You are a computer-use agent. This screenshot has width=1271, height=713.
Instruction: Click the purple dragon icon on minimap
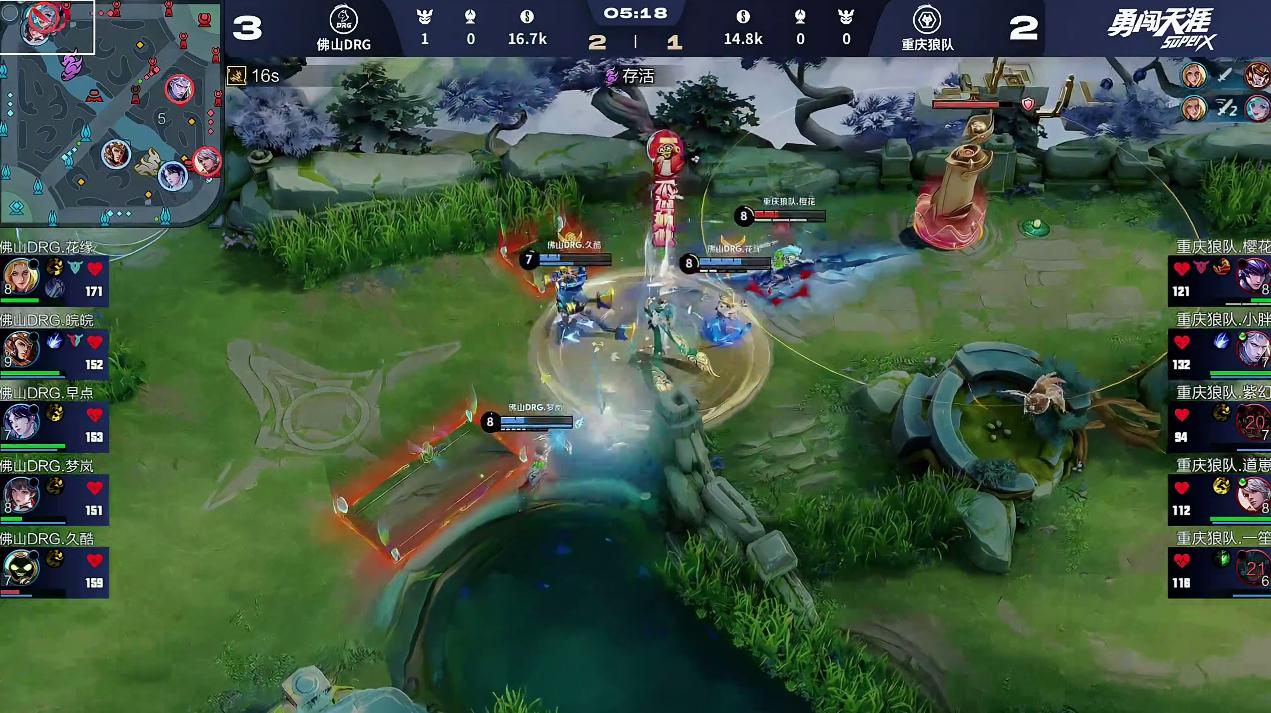pyautogui.click(x=70, y=67)
